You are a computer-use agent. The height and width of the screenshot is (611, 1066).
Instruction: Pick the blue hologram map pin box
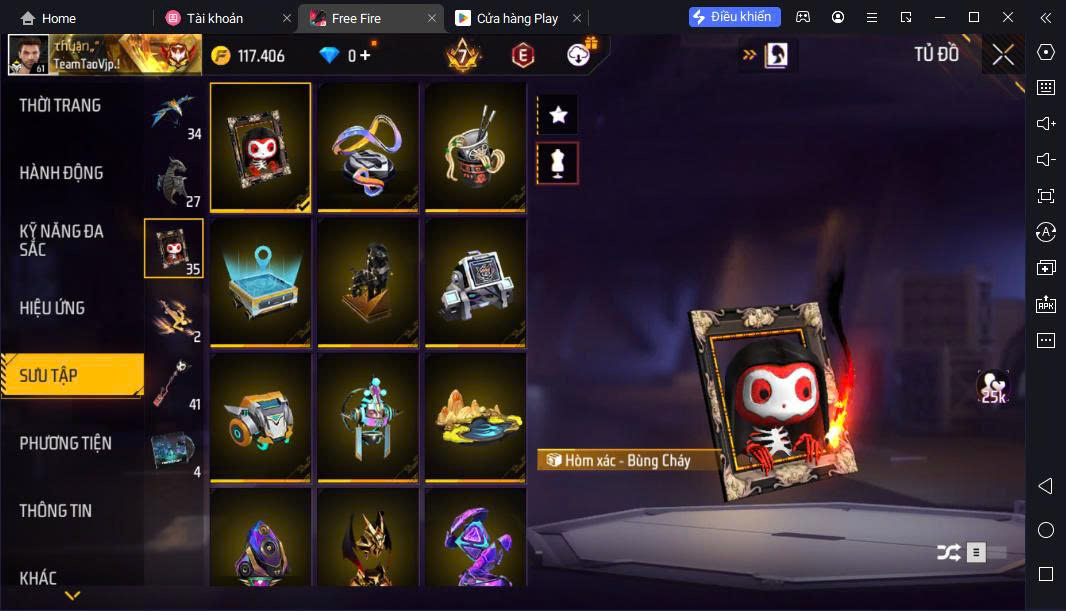pos(261,282)
